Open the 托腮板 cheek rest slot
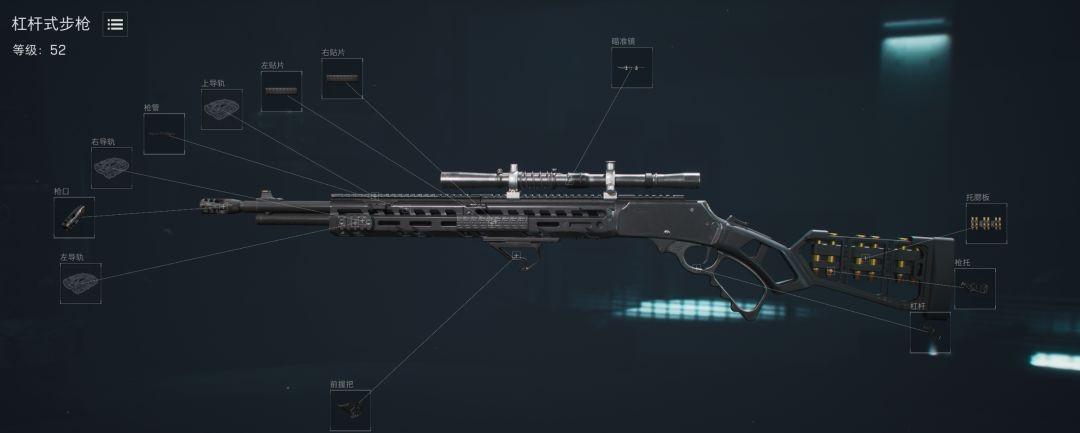 click(986, 224)
